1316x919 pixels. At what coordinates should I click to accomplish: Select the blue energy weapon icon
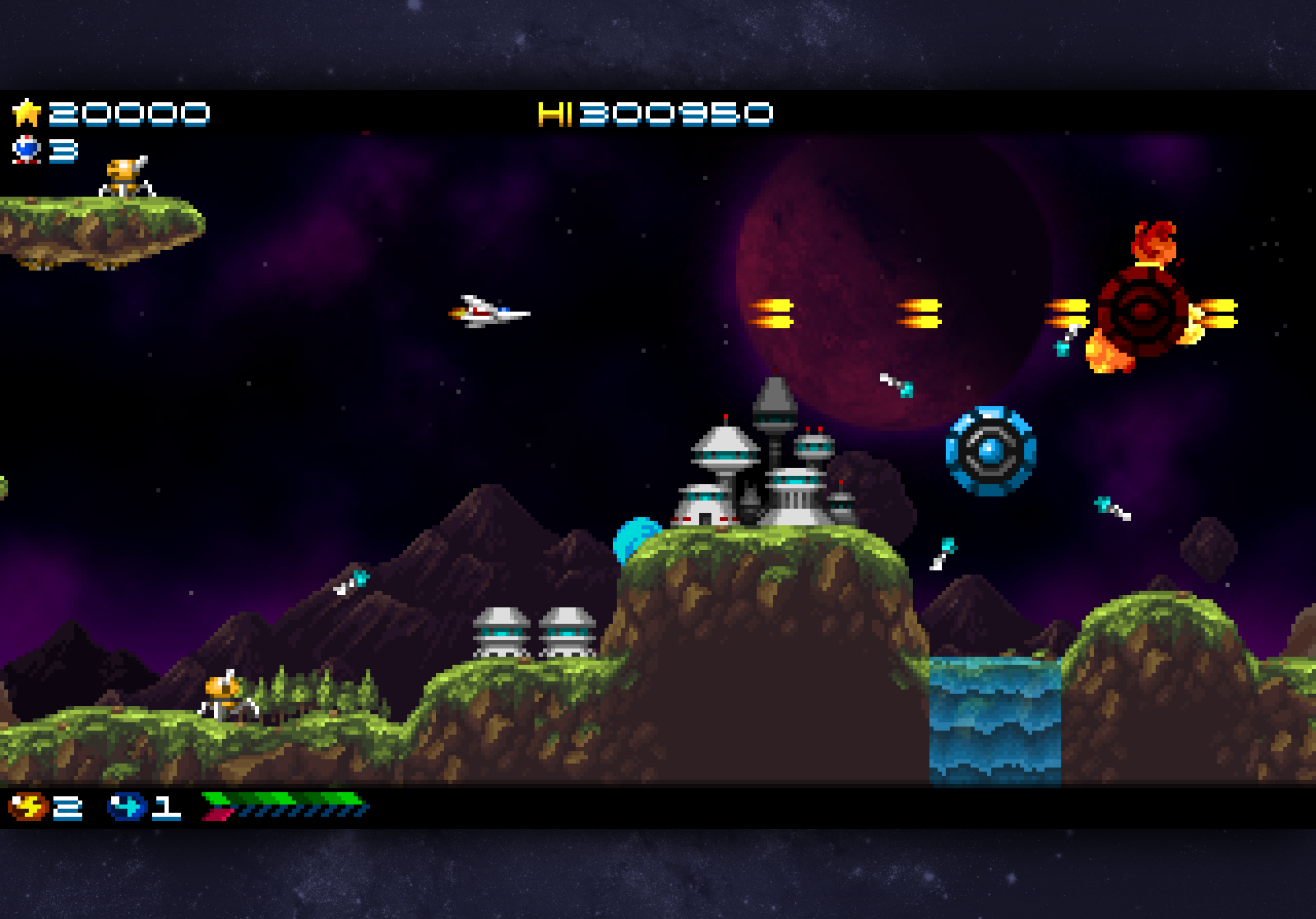click(x=127, y=807)
